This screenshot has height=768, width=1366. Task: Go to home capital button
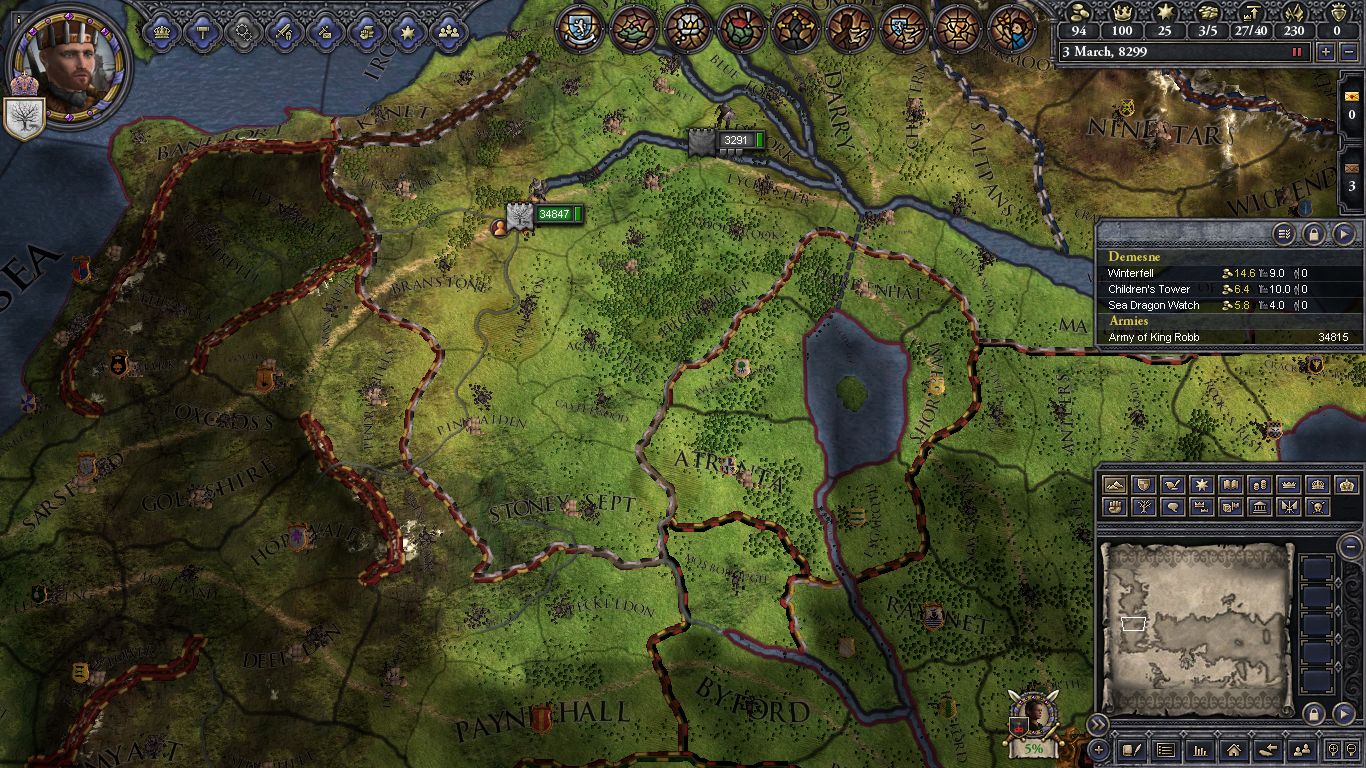[1233, 749]
